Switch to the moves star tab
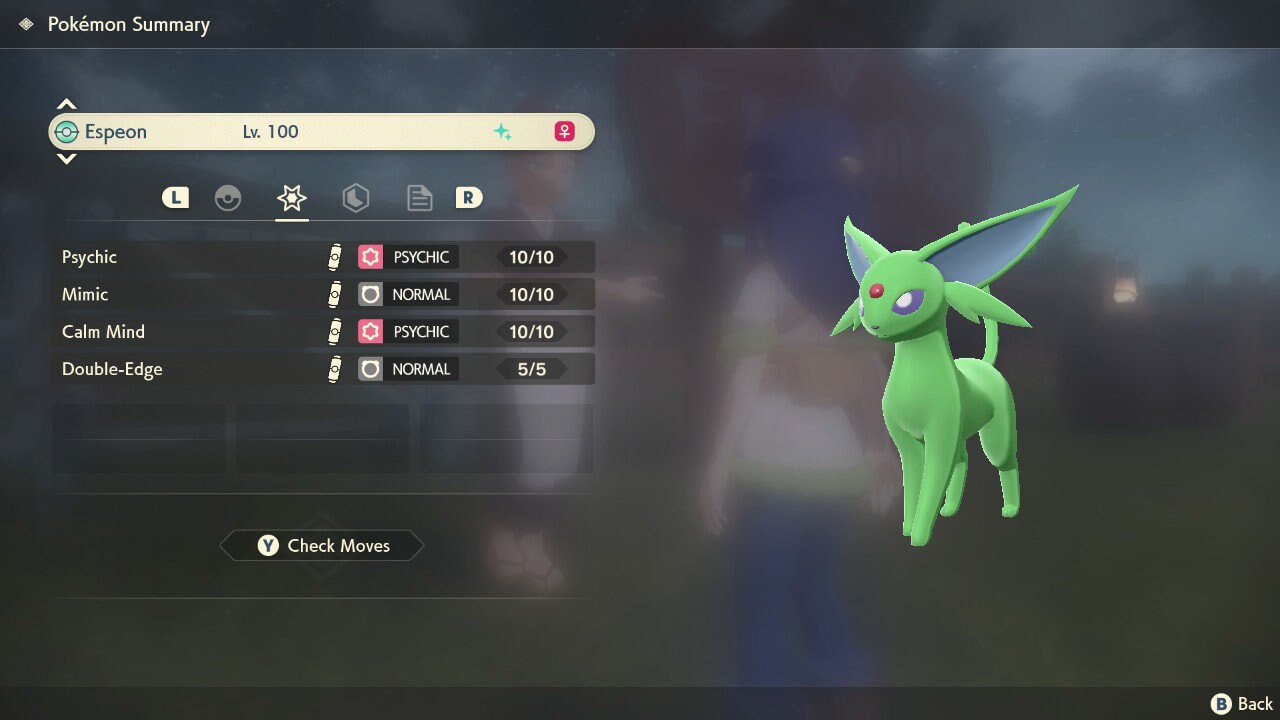This screenshot has height=720, width=1280. (x=292, y=198)
